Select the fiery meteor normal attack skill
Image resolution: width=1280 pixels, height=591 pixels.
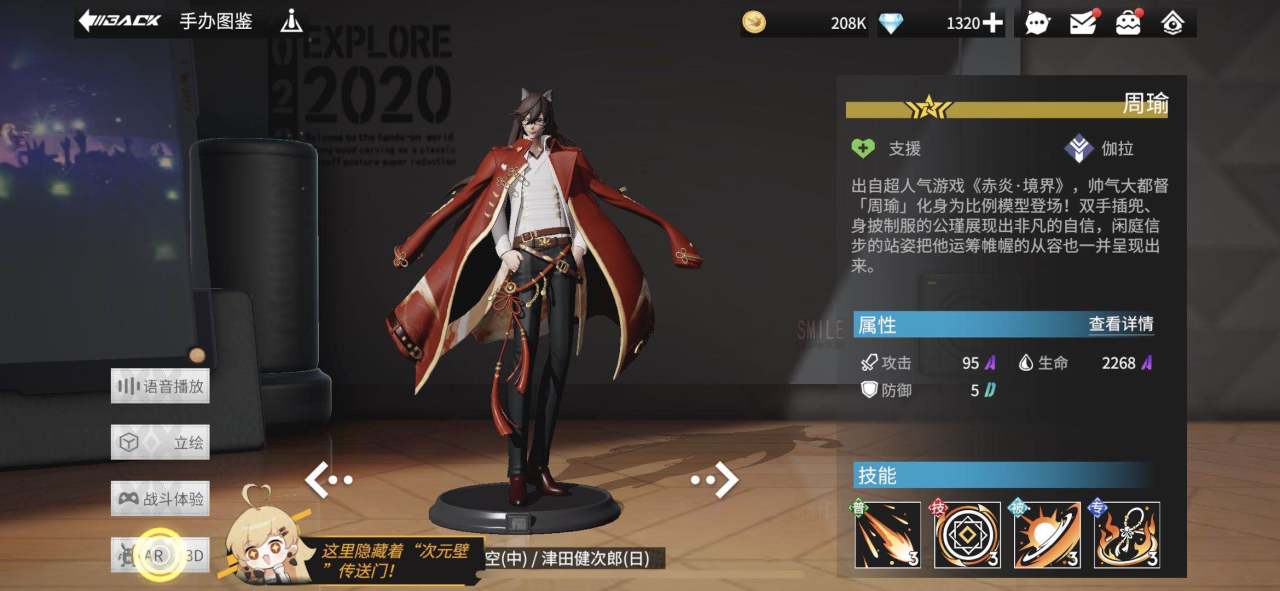tap(888, 535)
